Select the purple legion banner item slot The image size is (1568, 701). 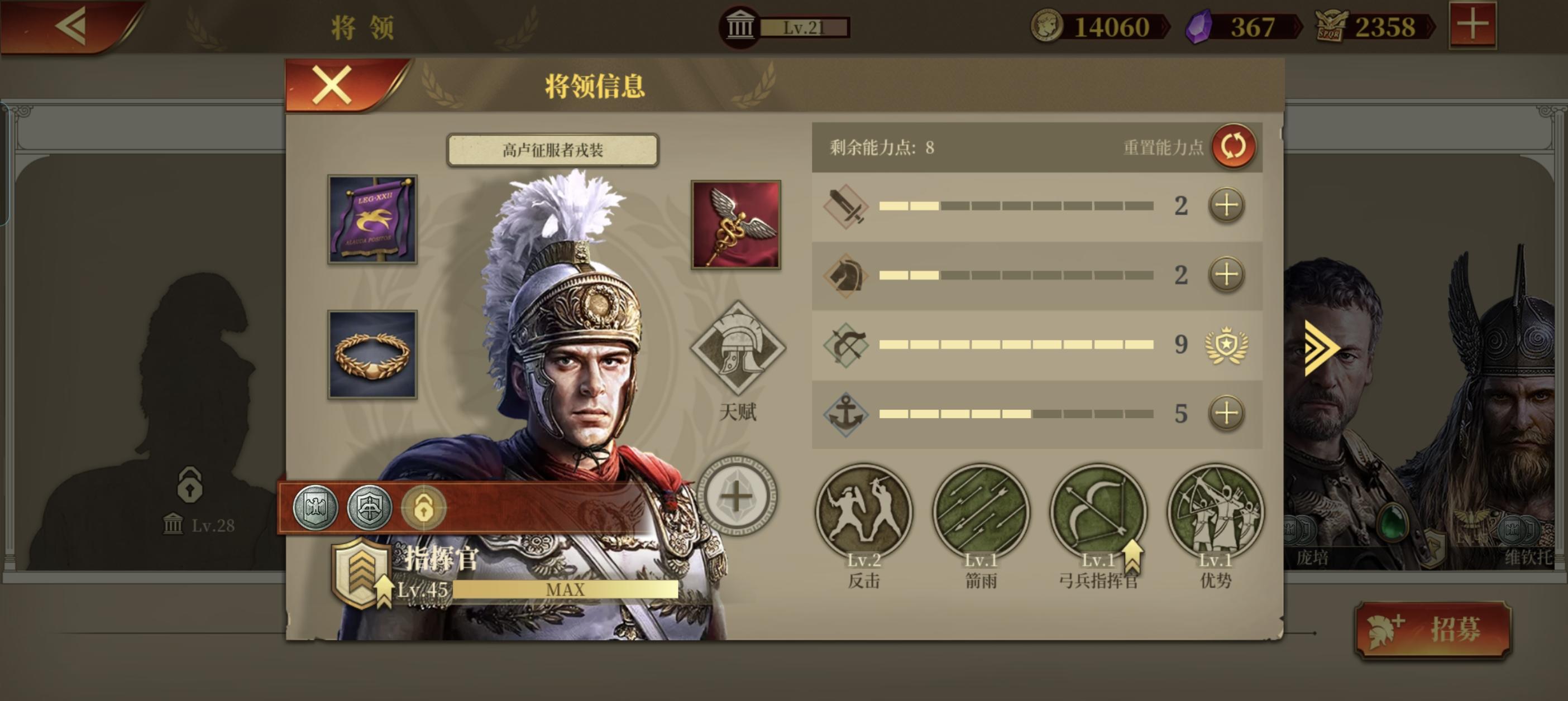pos(372,220)
